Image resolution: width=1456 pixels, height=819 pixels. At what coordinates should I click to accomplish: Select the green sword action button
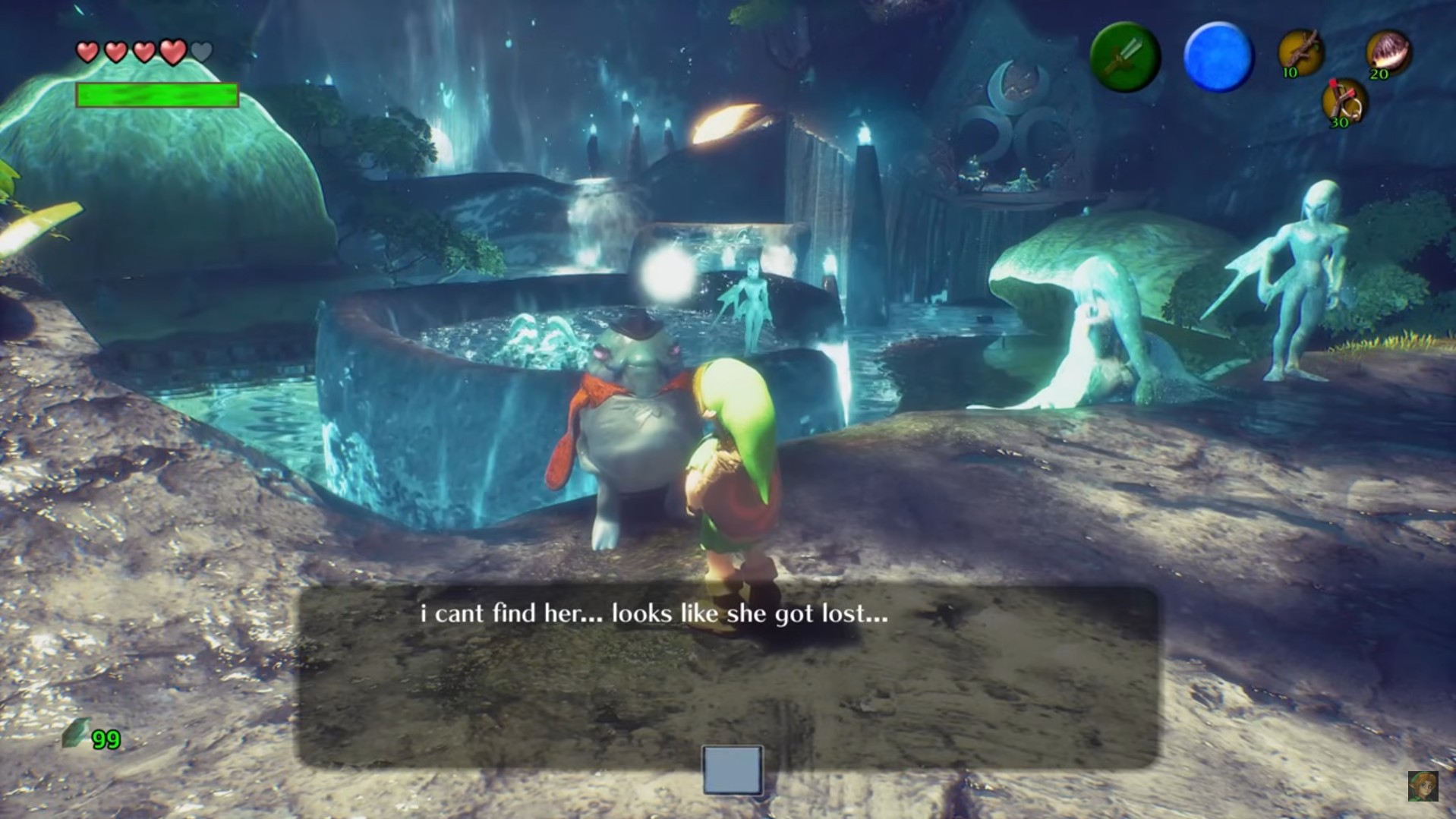(x=1124, y=58)
